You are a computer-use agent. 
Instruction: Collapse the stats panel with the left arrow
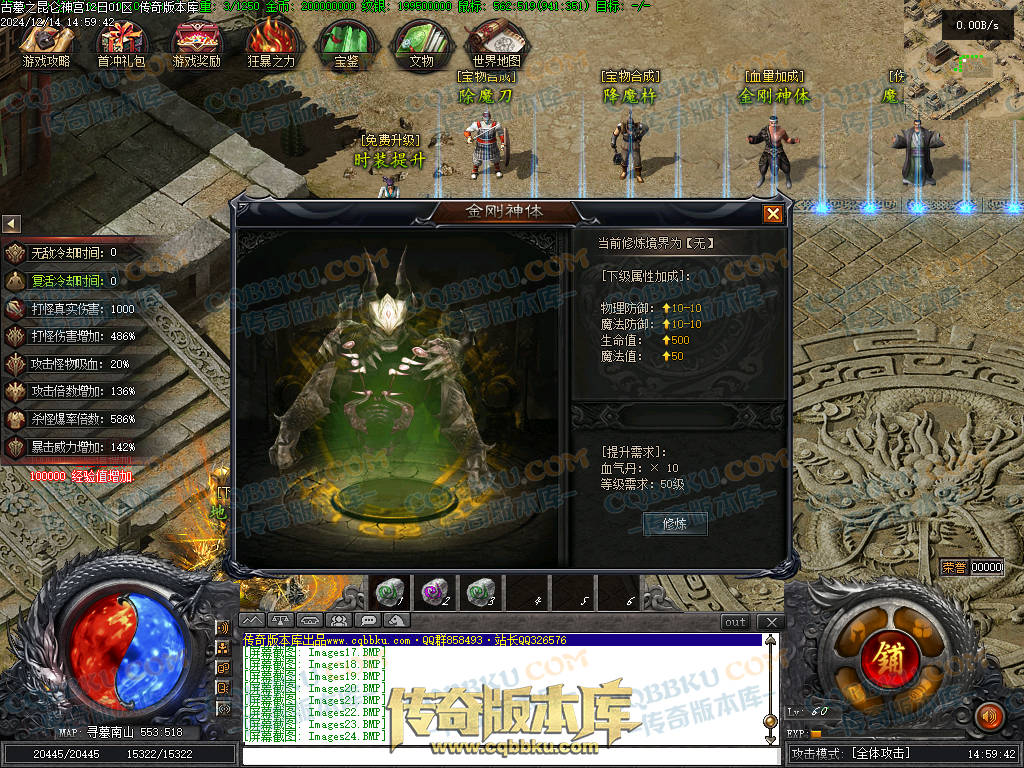coord(11,223)
